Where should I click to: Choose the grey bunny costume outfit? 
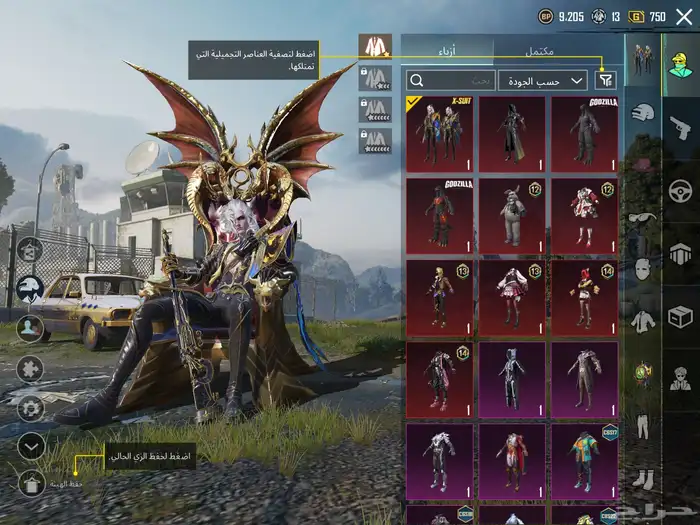pyautogui.click(x=511, y=215)
